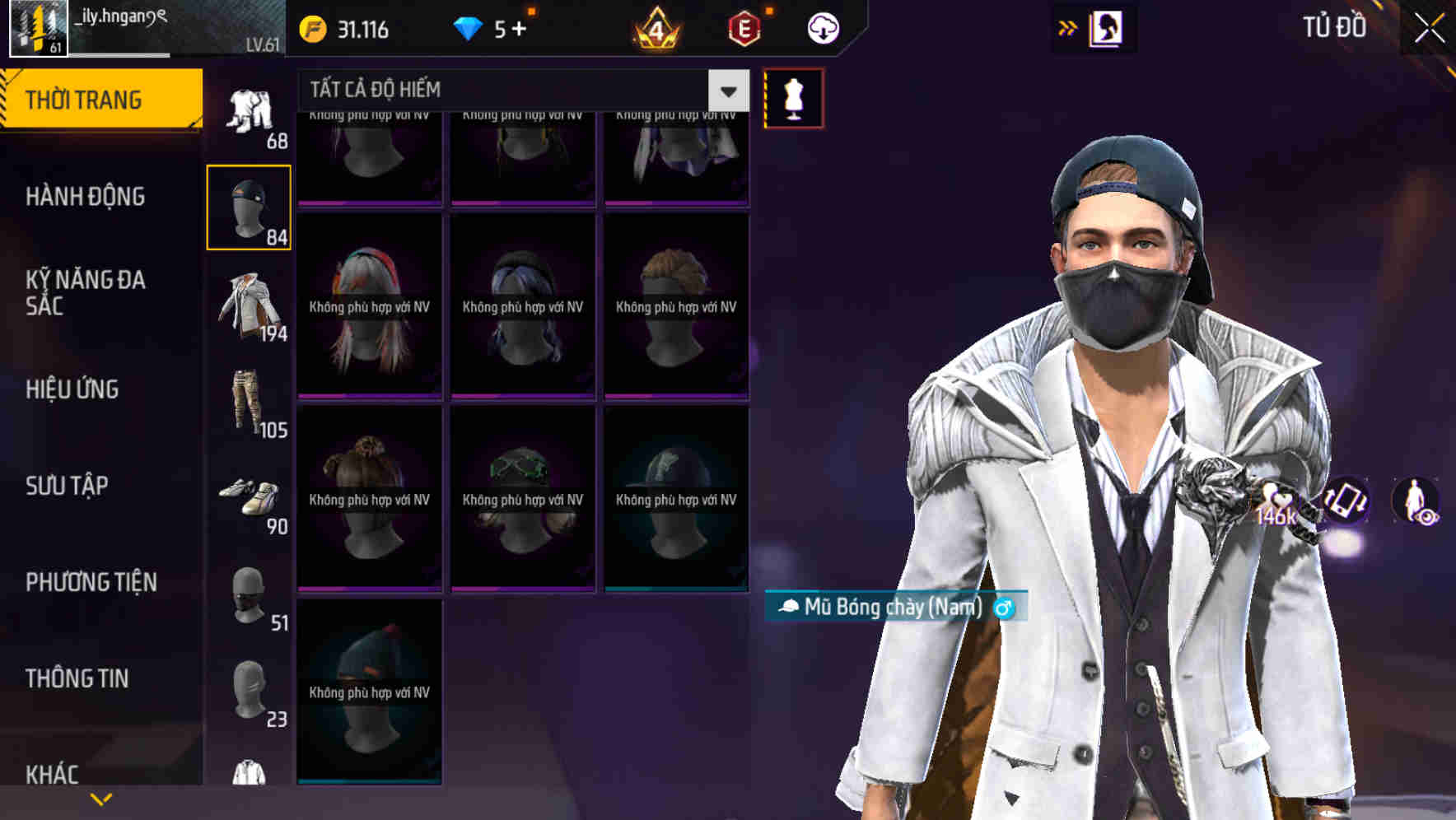
Task: Click the diamond '5 +' top-up button
Action: (x=494, y=27)
